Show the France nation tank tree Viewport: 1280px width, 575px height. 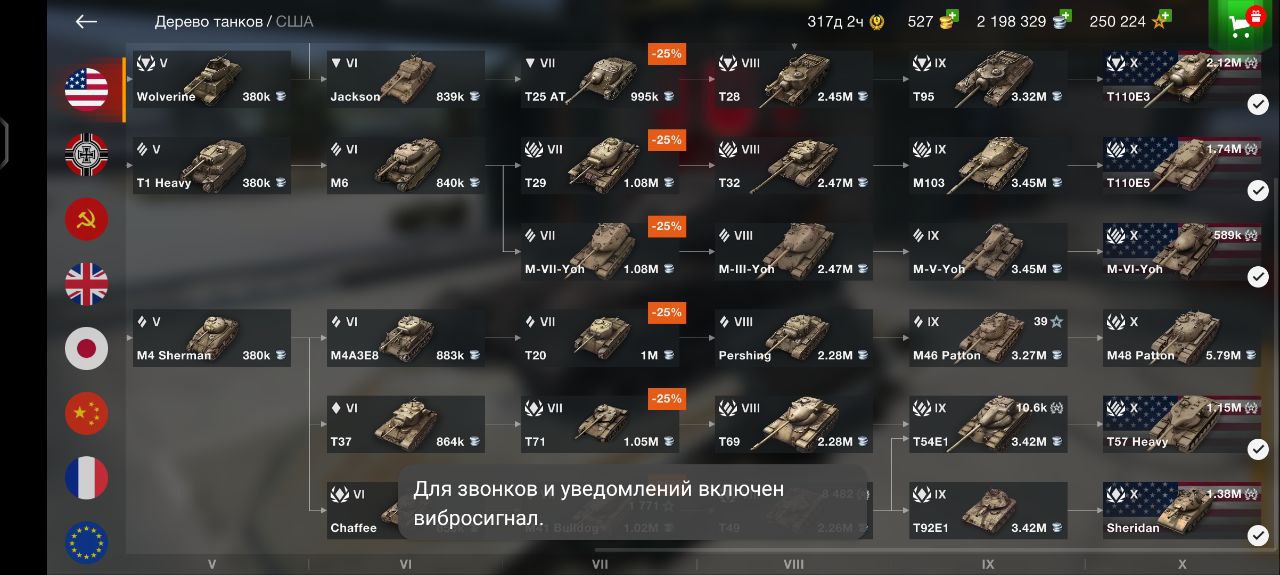[87, 478]
